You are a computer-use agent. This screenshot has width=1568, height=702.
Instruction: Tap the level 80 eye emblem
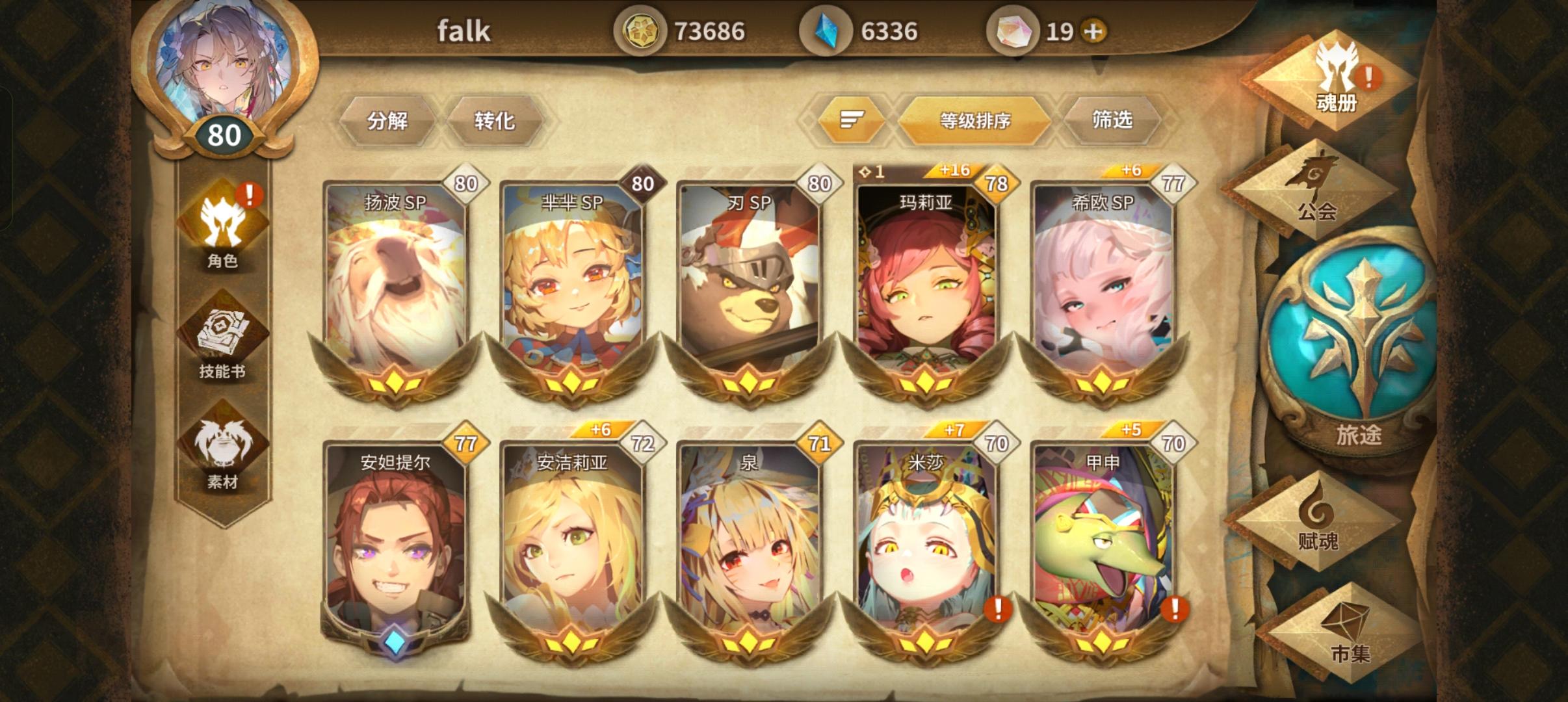point(224,135)
